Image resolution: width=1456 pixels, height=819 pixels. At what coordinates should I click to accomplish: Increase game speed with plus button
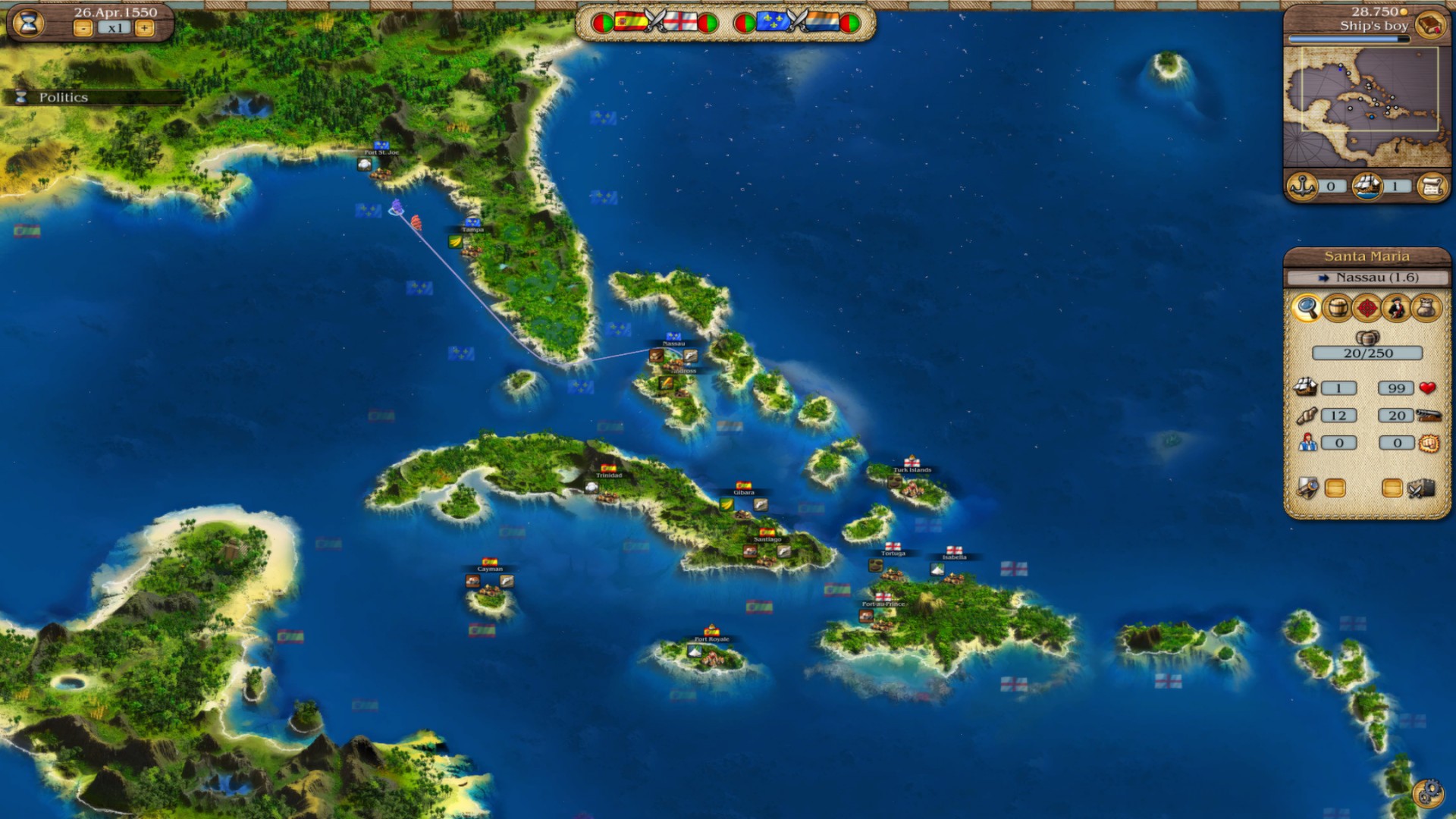145,29
